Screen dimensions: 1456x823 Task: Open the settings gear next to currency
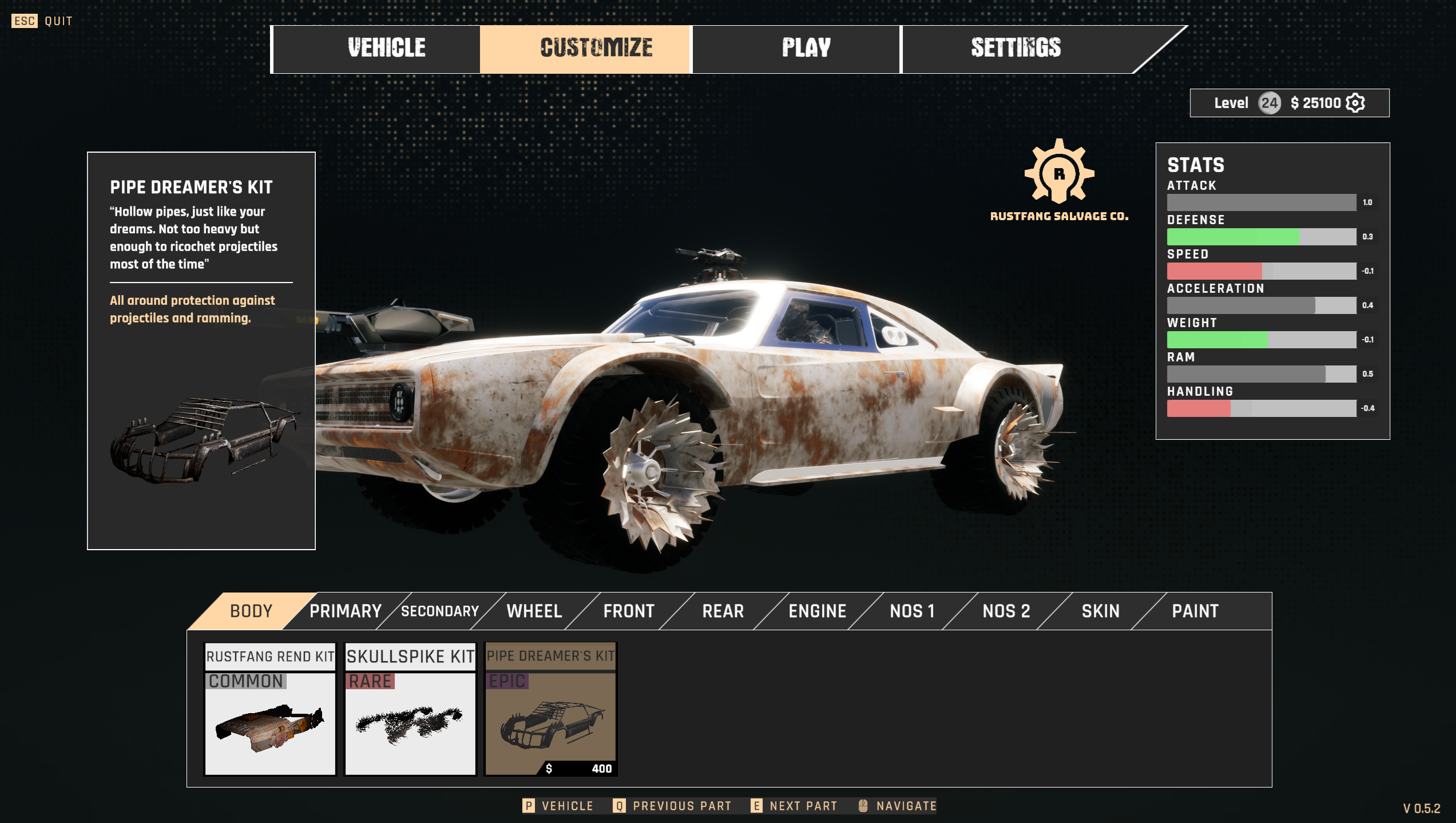click(1356, 103)
